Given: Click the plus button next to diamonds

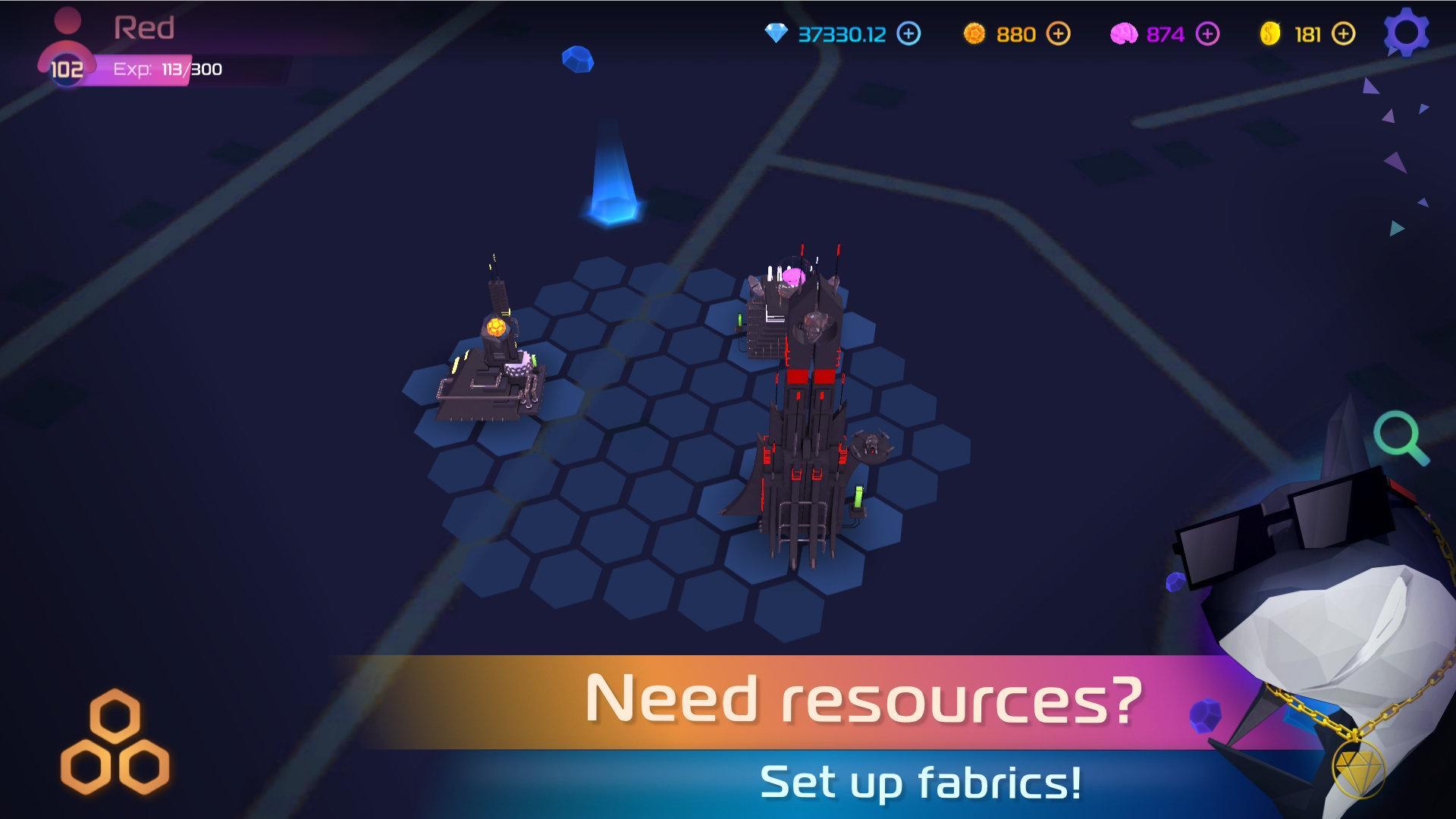Looking at the screenshot, I should tap(907, 33).
